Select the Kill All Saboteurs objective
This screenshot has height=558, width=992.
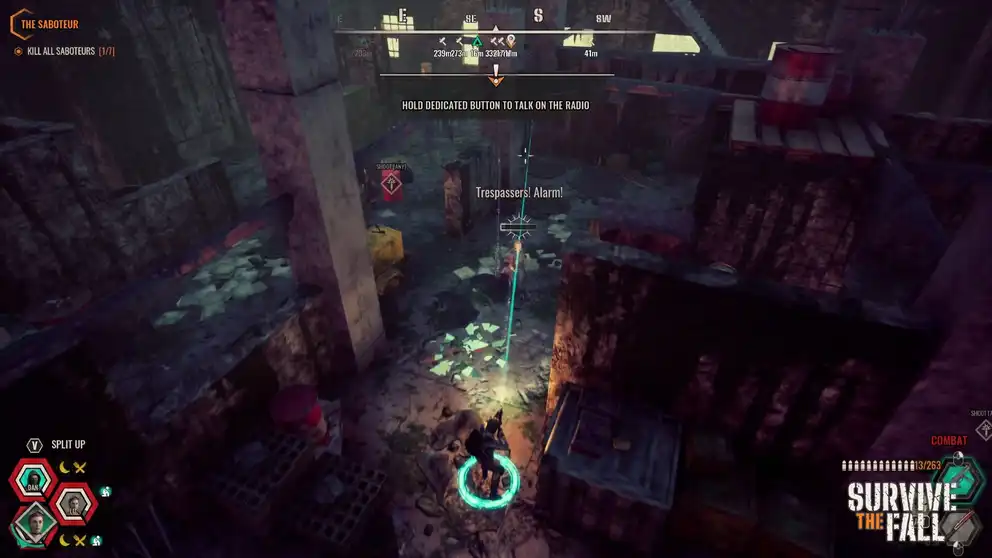tap(65, 51)
